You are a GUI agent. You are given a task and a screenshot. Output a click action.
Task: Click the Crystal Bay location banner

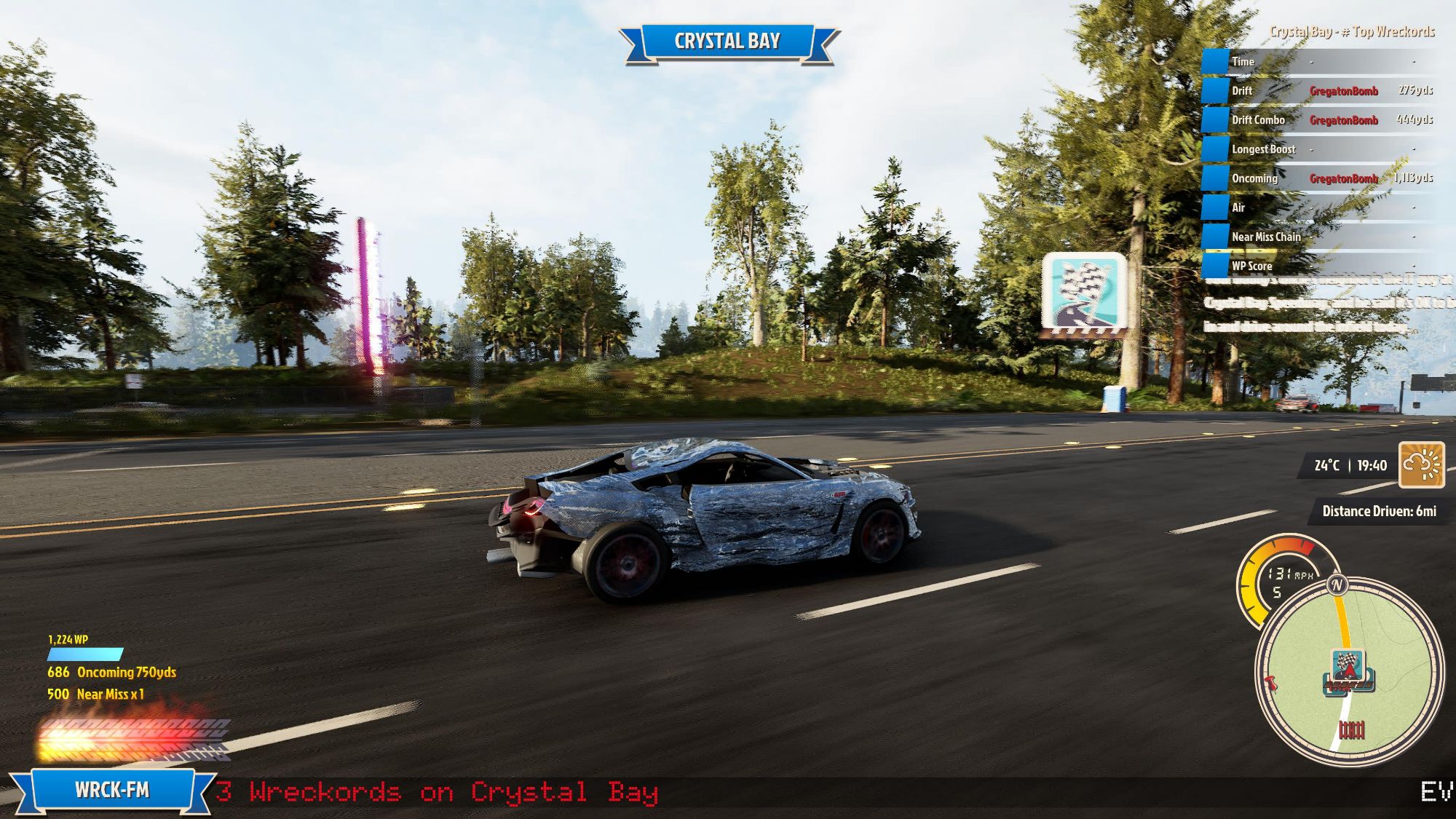[727, 41]
